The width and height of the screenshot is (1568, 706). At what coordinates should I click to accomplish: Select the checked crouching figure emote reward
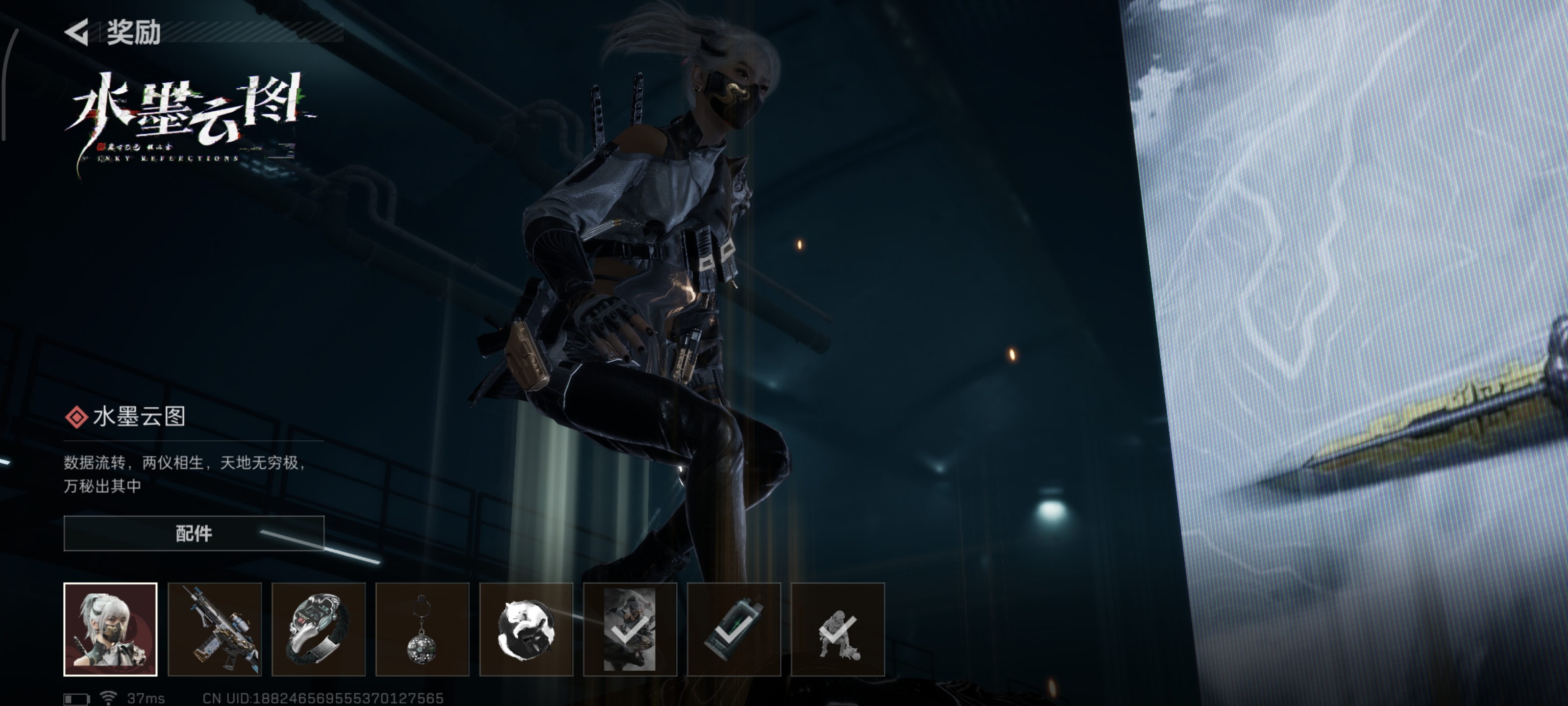tap(837, 629)
